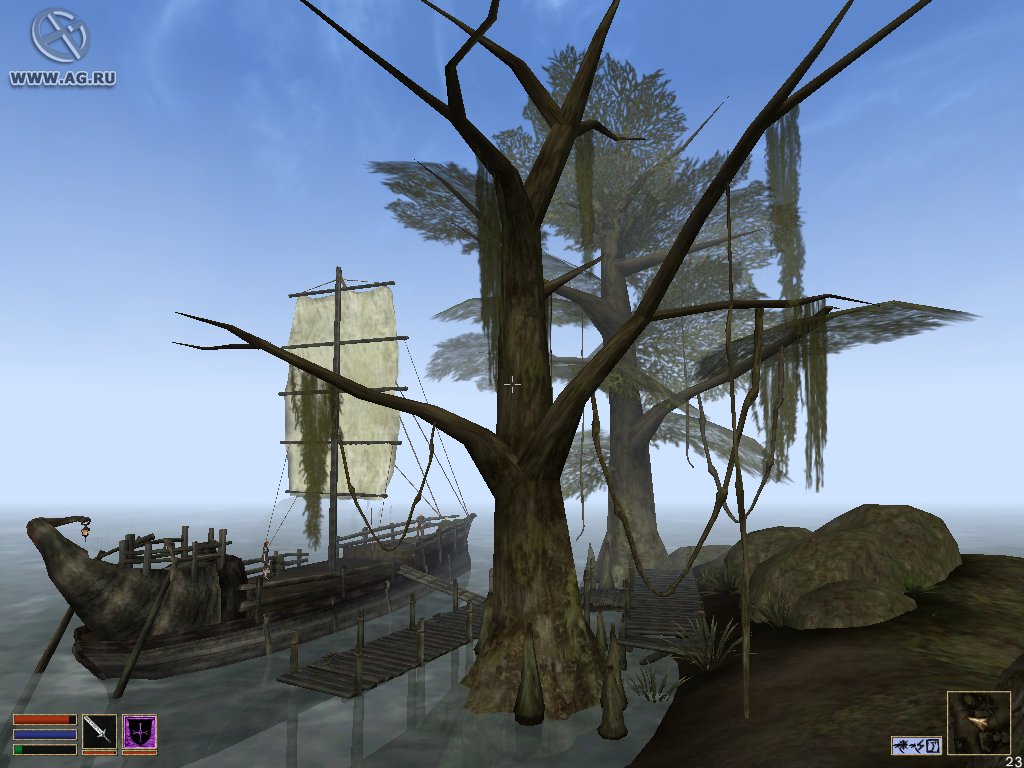1024x768 pixels.
Task: Click the purple shield spell icon
Action: 139,731
